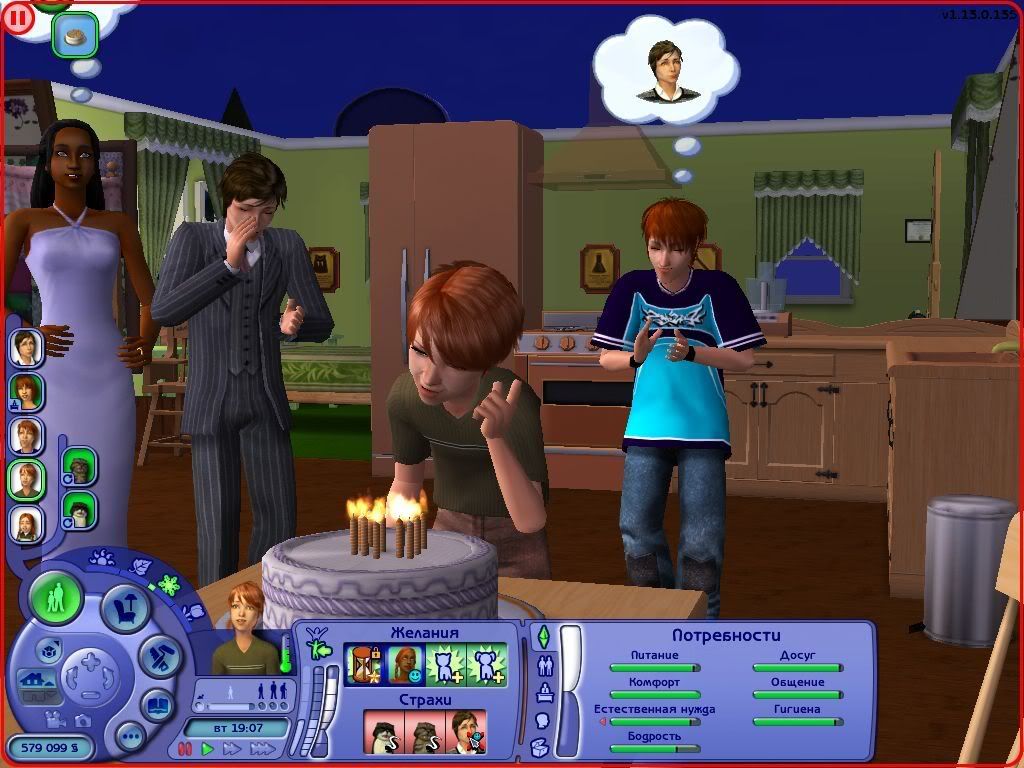Open the Personality tab with head icon
This screenshot has width=1024, height=768.
pos(543,720)
